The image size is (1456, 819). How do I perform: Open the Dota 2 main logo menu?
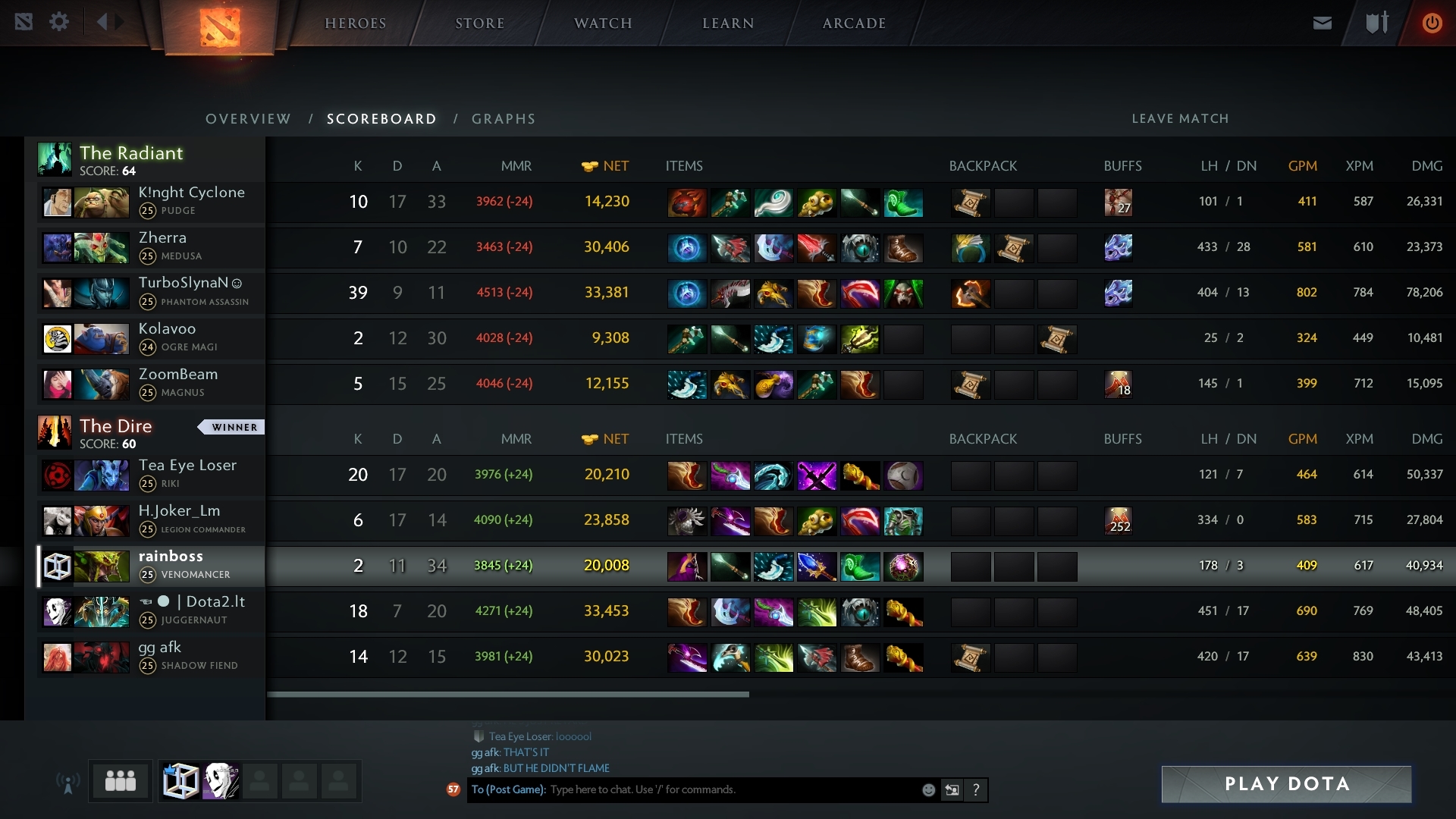(x=218, y=27)
